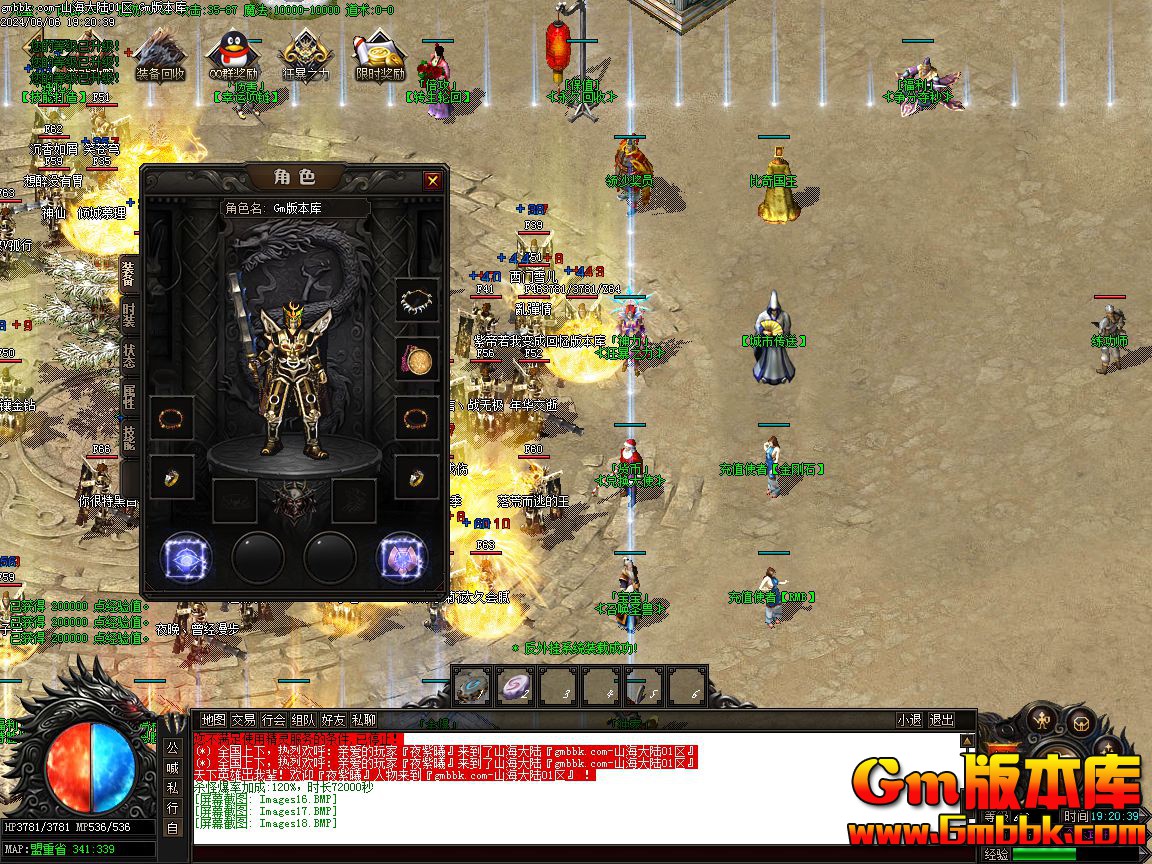1152x864 pixels.
Task: Switch to the 时装 fashion tab
Action: click(129, 315)
